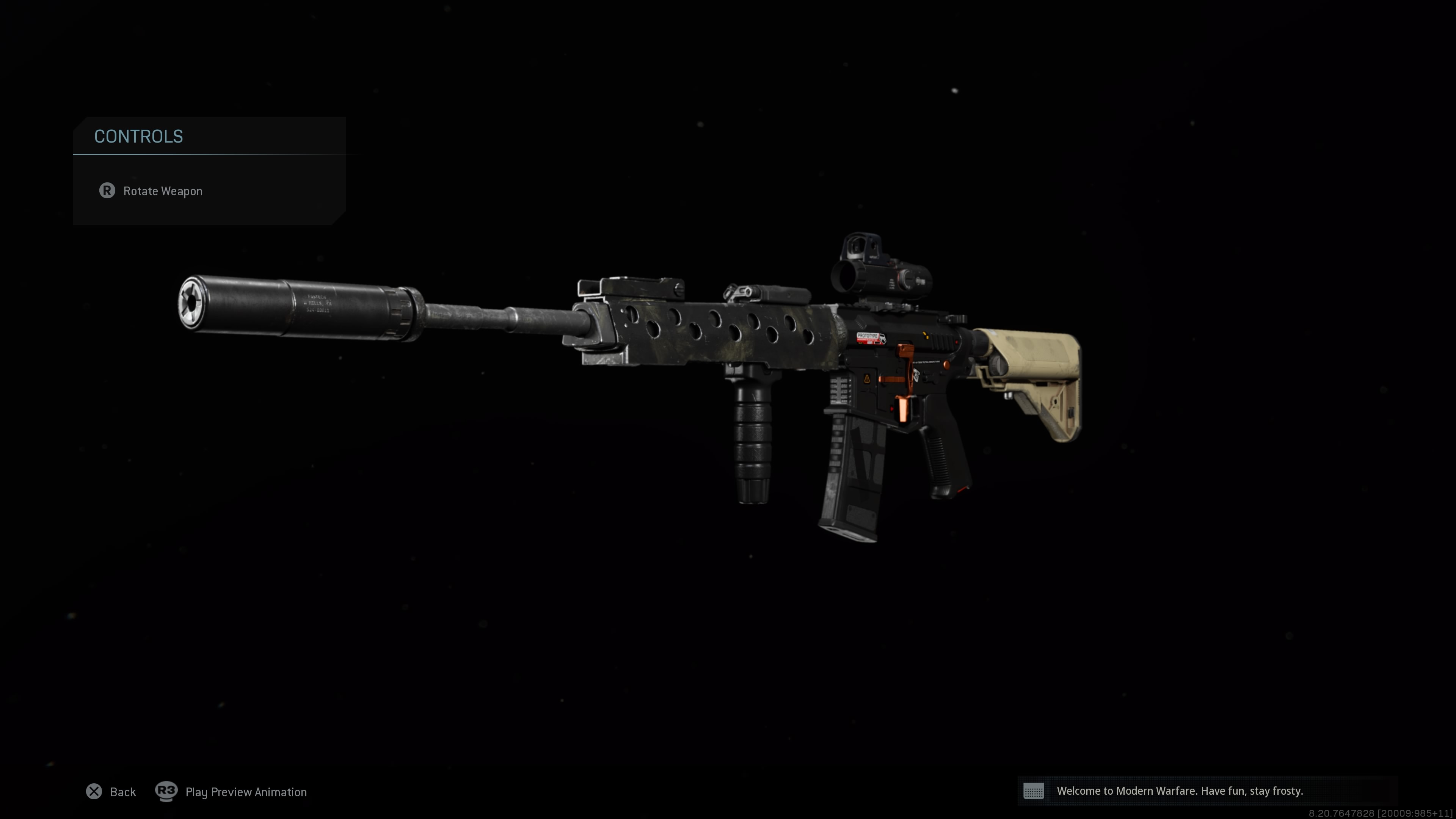
Task: Click the R analog stick icon beside Rotate Weapon
Action: [108, 191]
